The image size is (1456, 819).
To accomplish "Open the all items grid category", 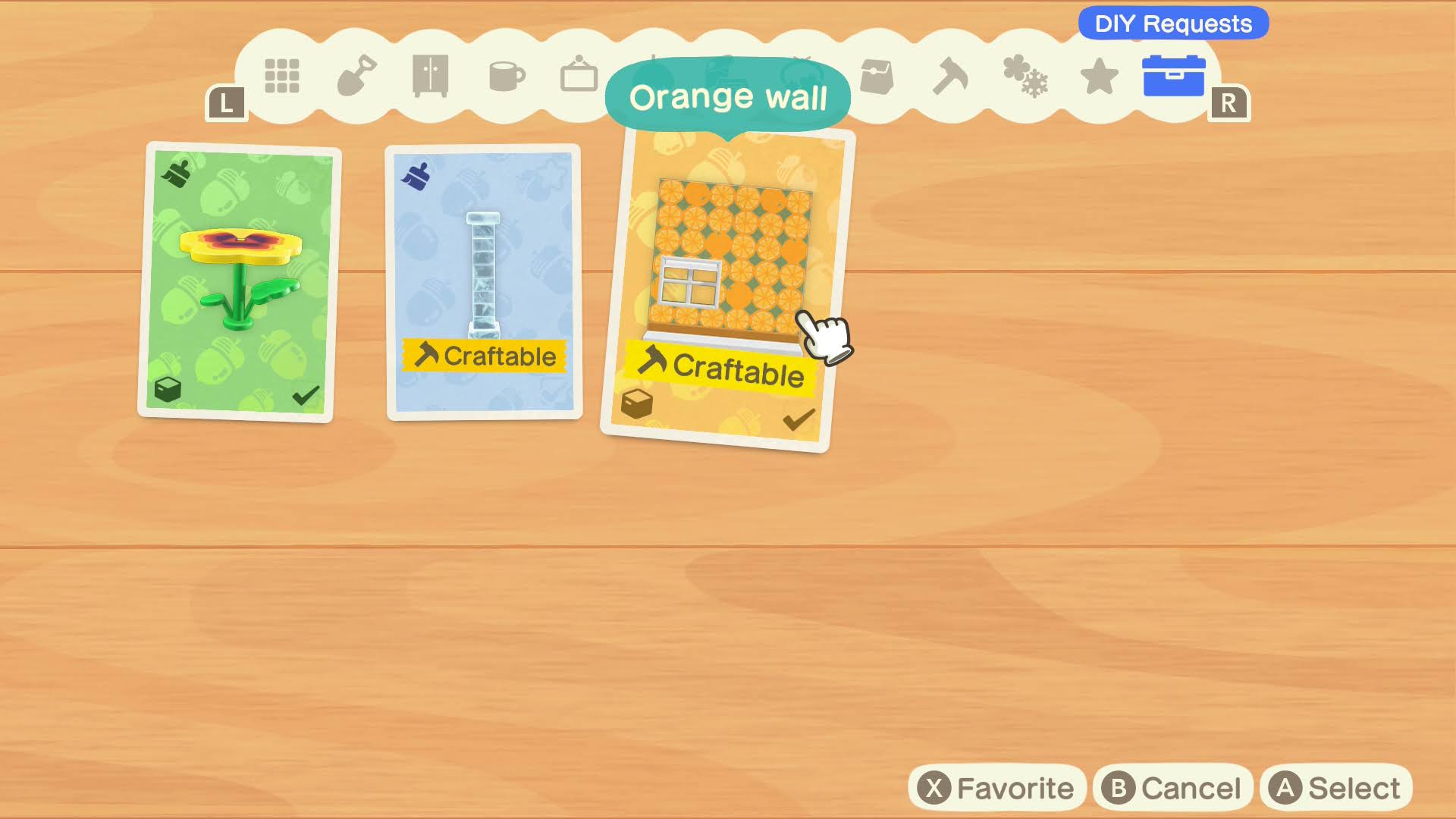I will (282, 76).
